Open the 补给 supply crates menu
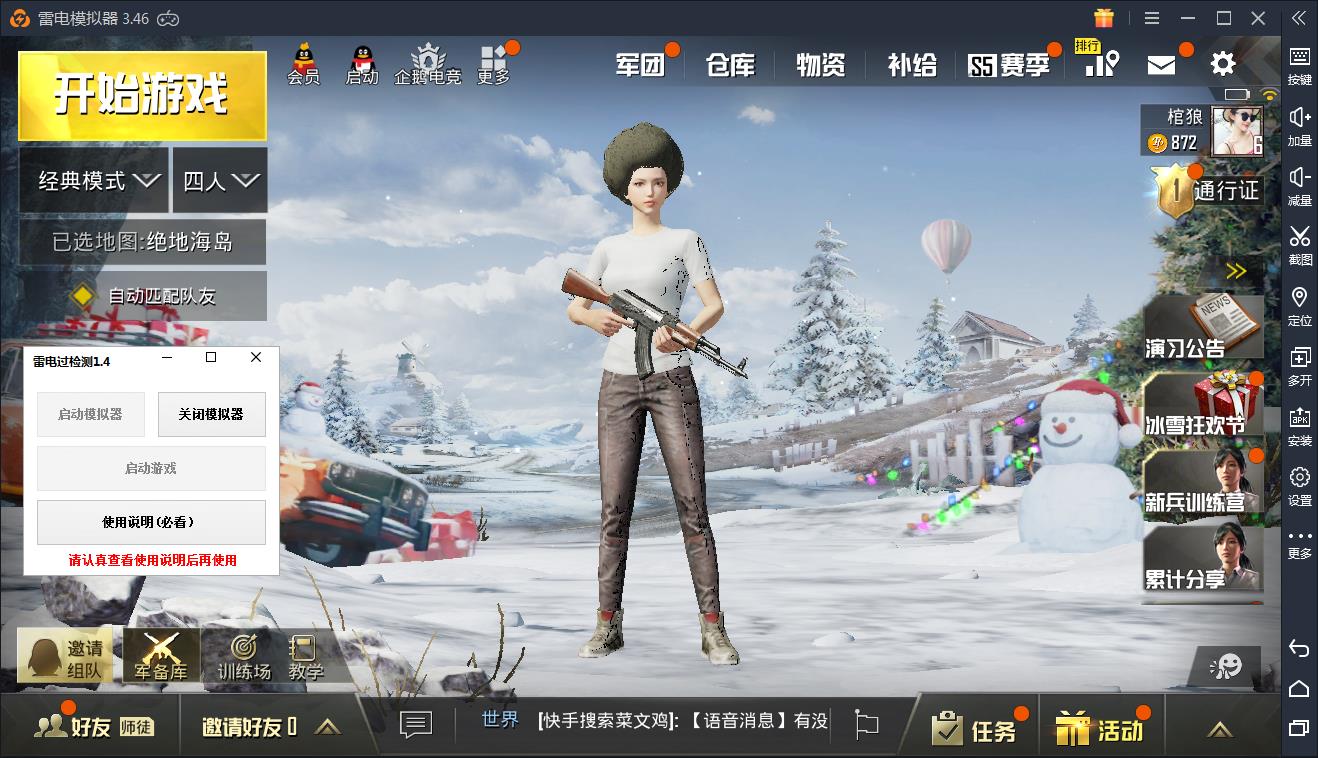The height and width of the screenshot is (758, 1318). [912, 66]
